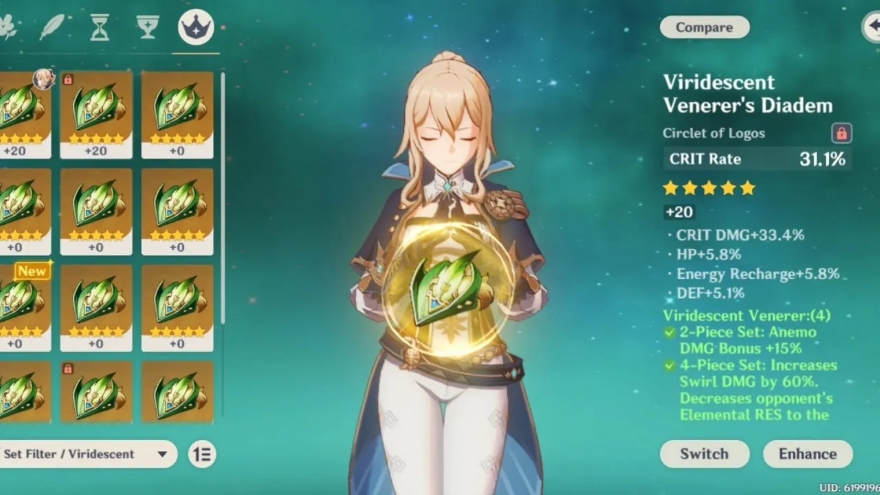
Task: Open the Compare artifact view
Action: (704, 27)
